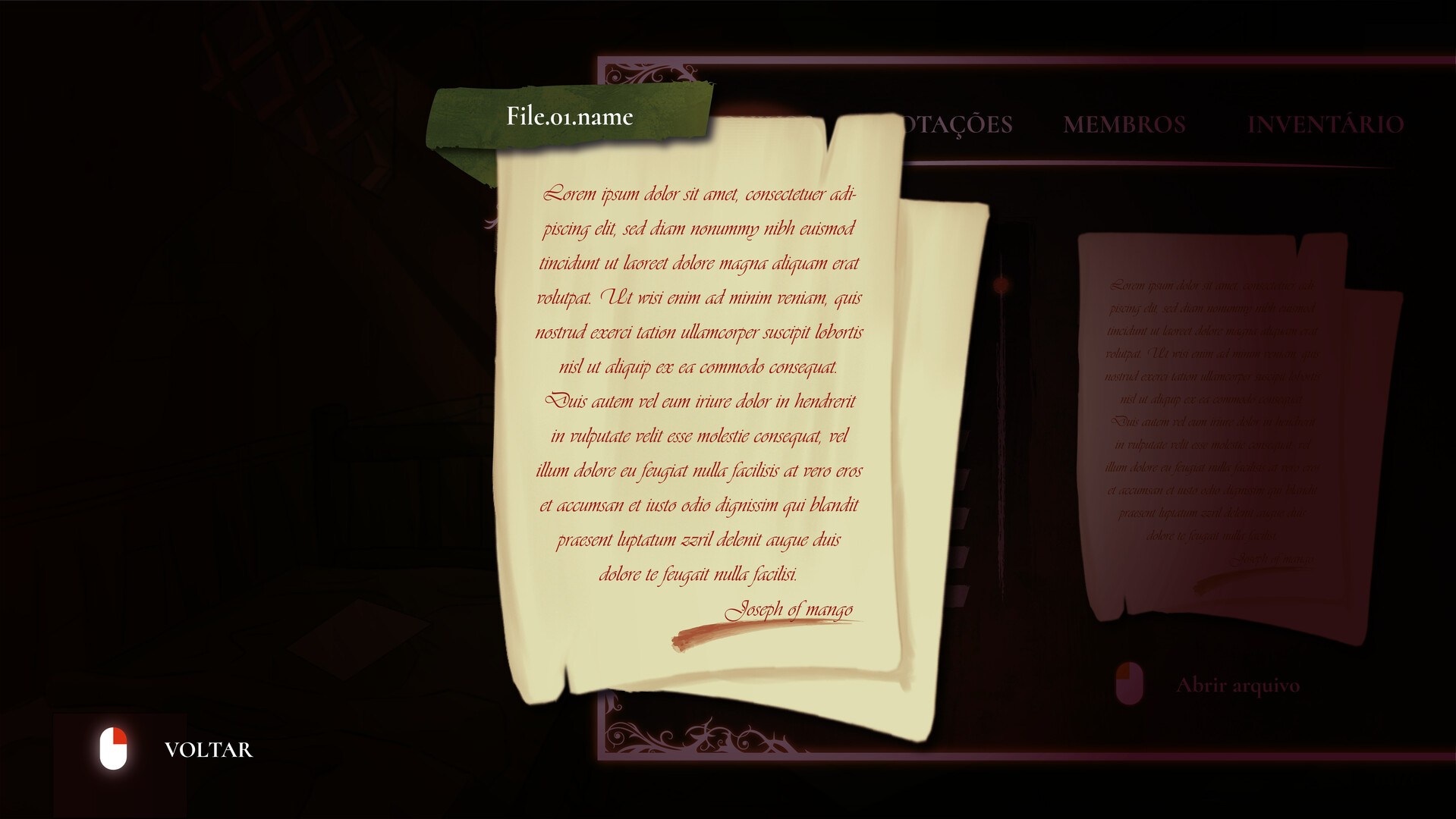The image size is (1456, 819).
Task: Select the green File.01.name tape label
Action: [571, 117]
